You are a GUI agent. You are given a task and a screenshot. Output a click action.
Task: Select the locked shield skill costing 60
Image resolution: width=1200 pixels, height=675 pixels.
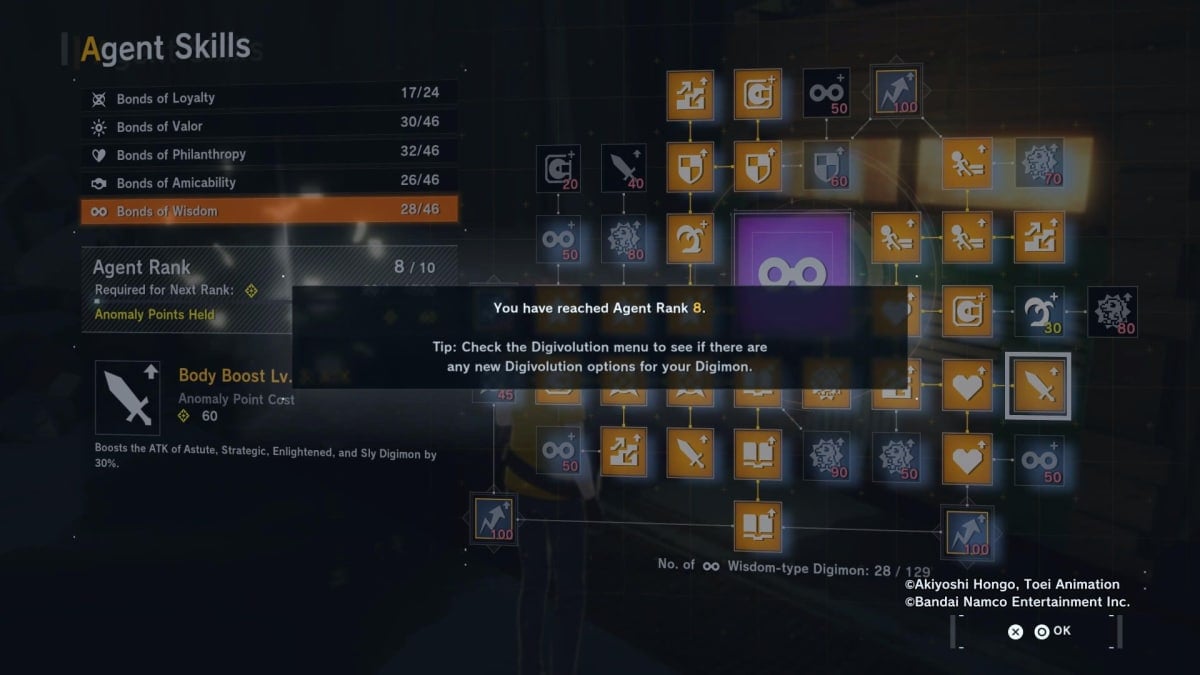[827, 165]
